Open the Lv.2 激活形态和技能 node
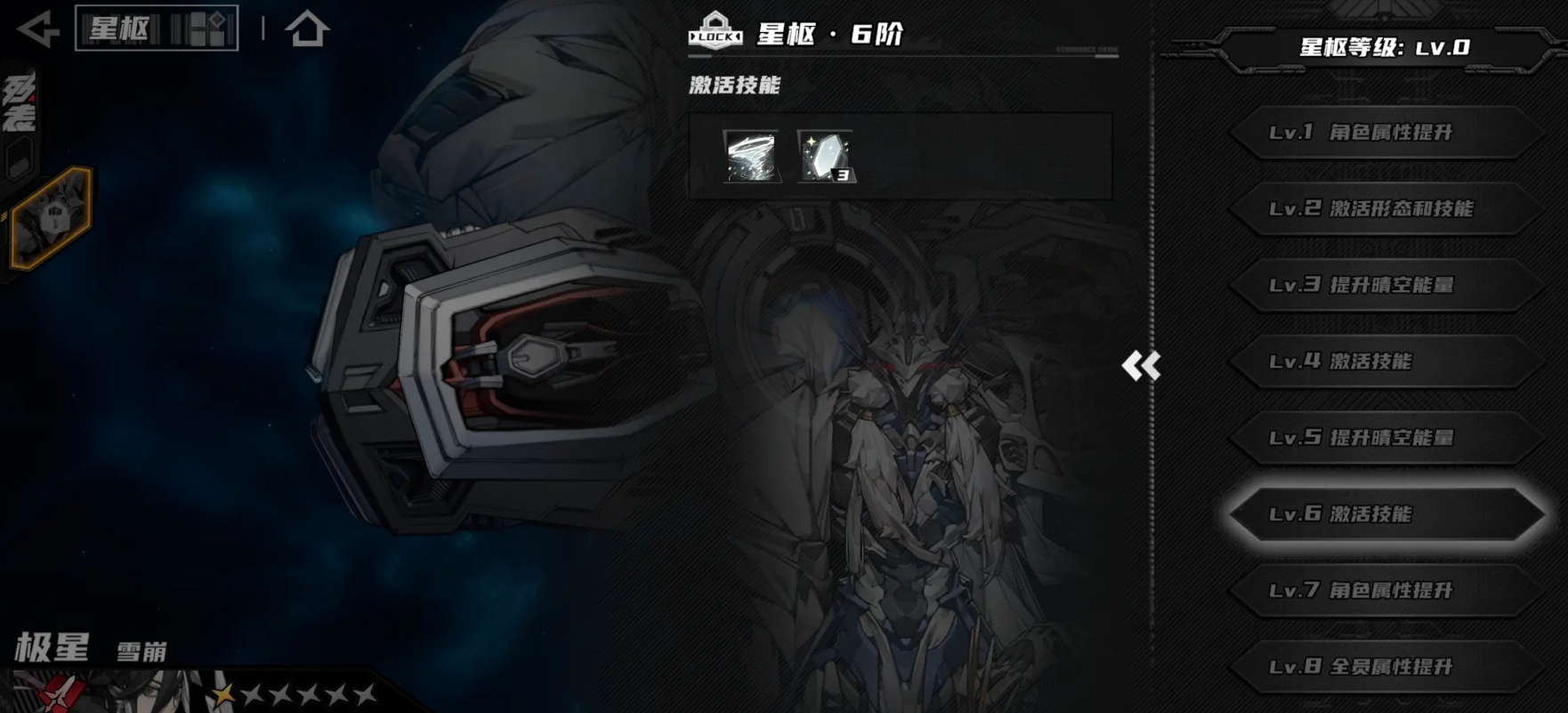Image resolution: width=1568 pixels, height=713 pixels. pyautogui.click(x=1384, y=210)
